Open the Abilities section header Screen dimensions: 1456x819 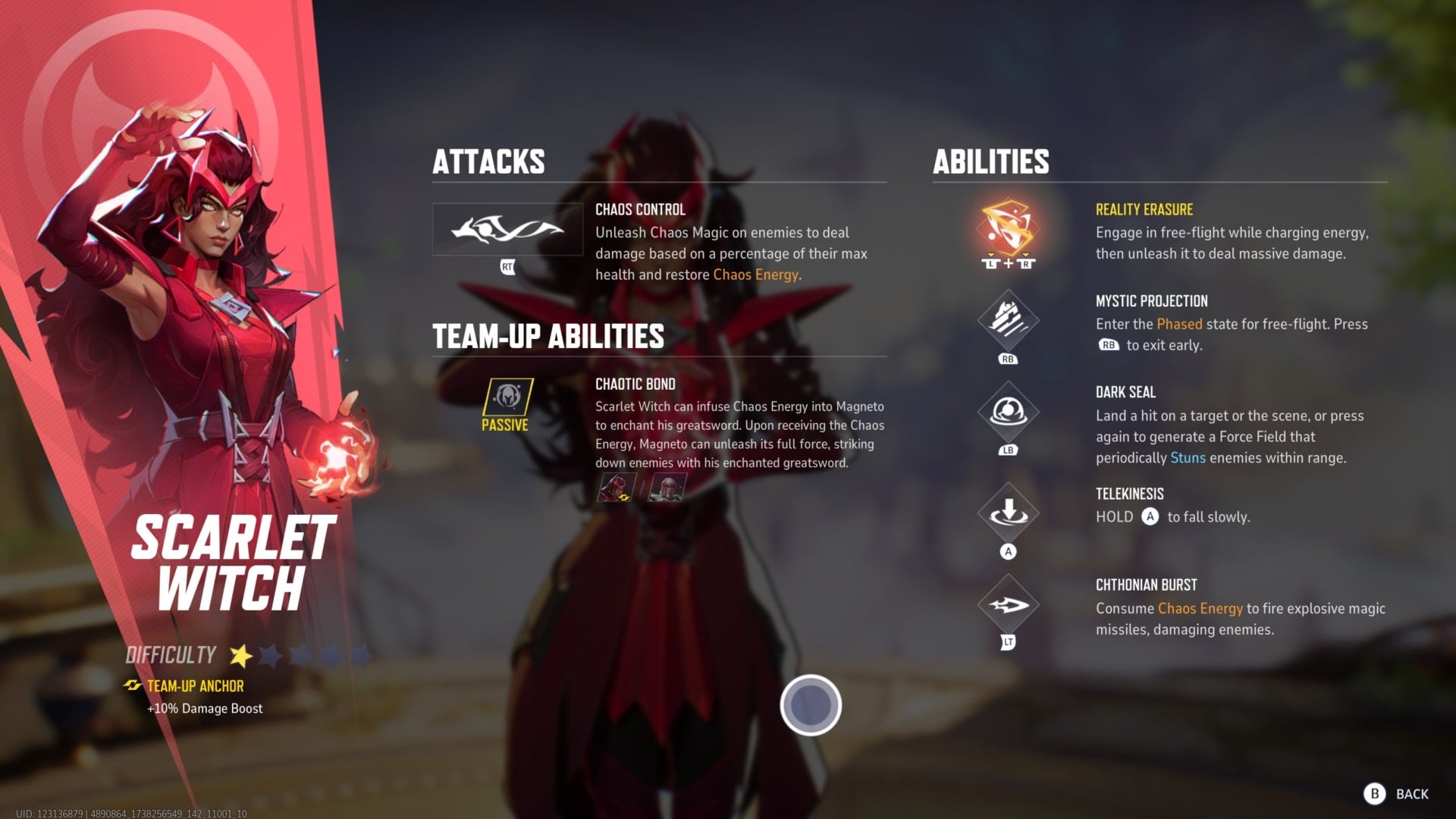point(990,161)
